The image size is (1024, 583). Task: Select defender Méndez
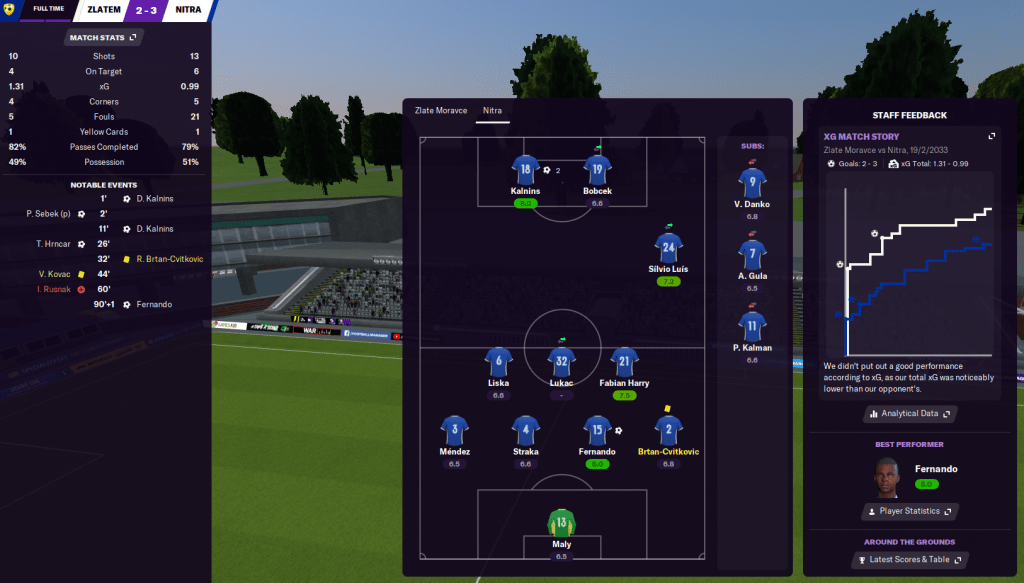coord(455,432)
